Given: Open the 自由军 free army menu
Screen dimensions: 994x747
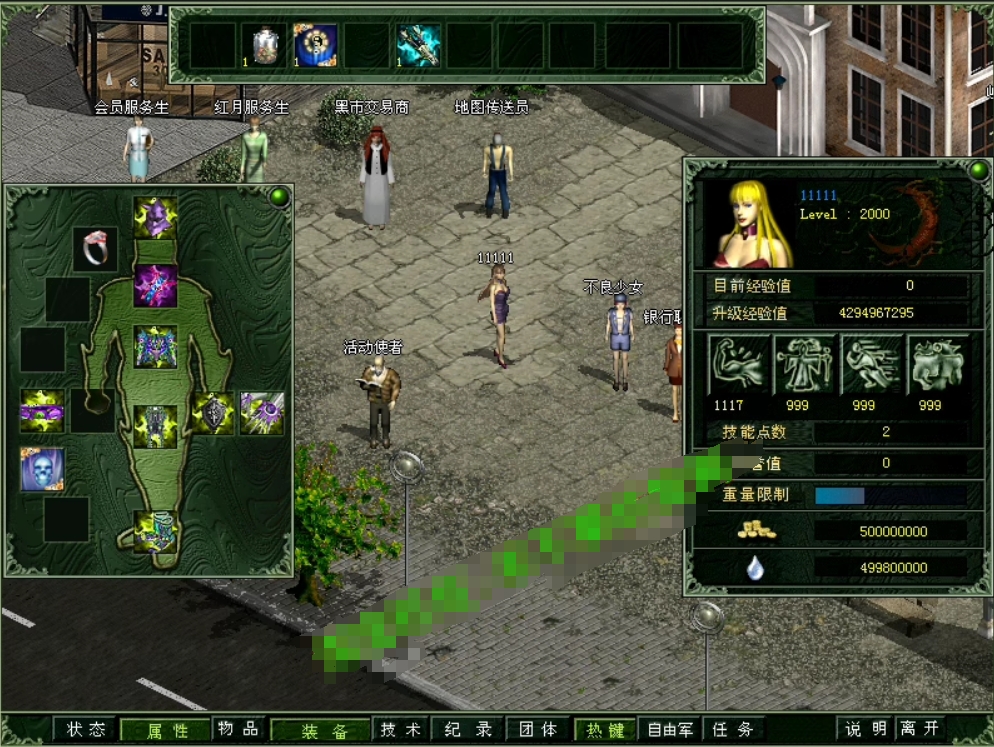Looking at the screenshot, I should click(x=670, y=729).
